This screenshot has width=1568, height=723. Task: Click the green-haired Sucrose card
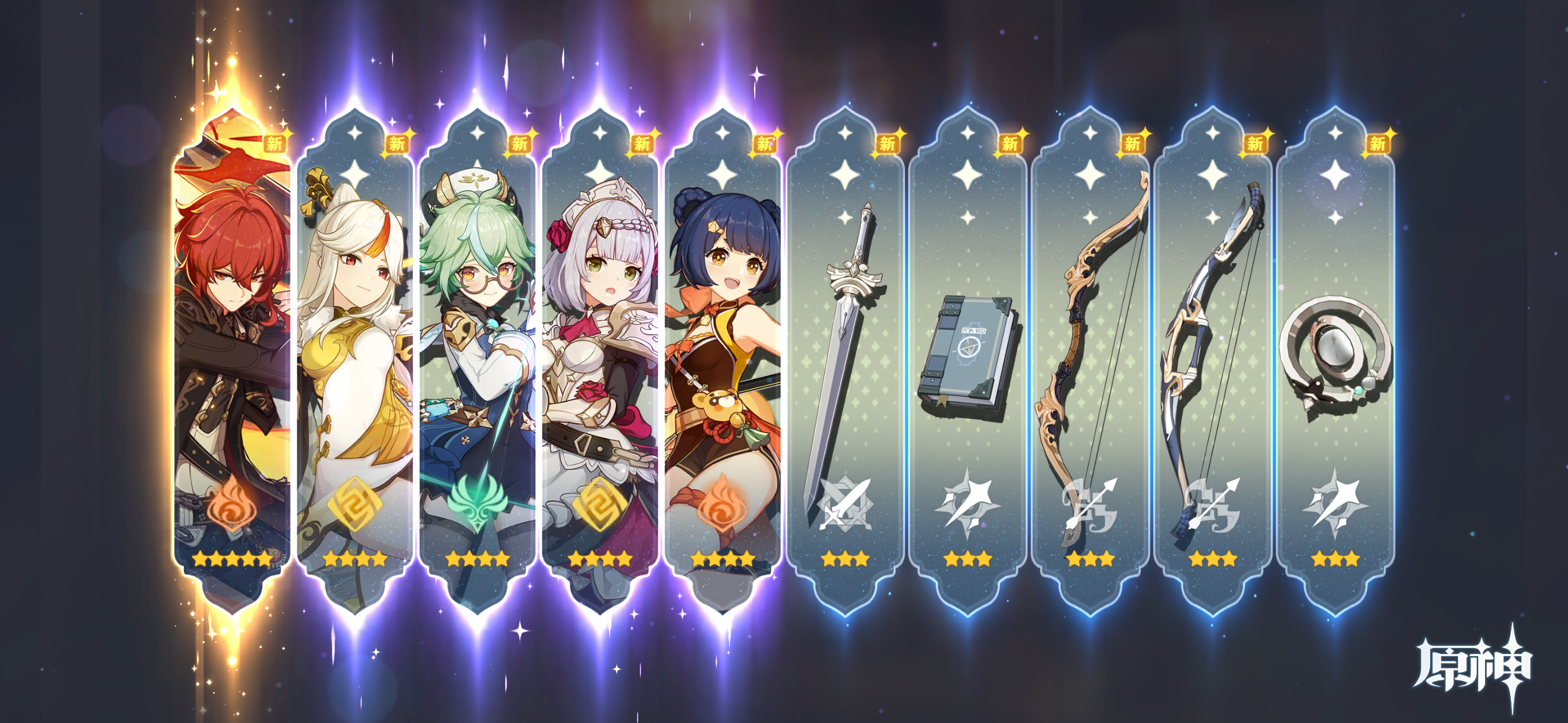477,359
